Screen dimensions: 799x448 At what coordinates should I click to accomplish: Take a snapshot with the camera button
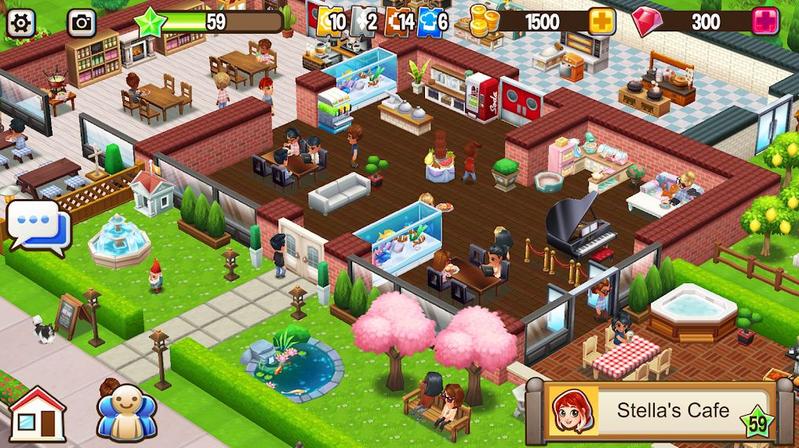click(81, 20)
